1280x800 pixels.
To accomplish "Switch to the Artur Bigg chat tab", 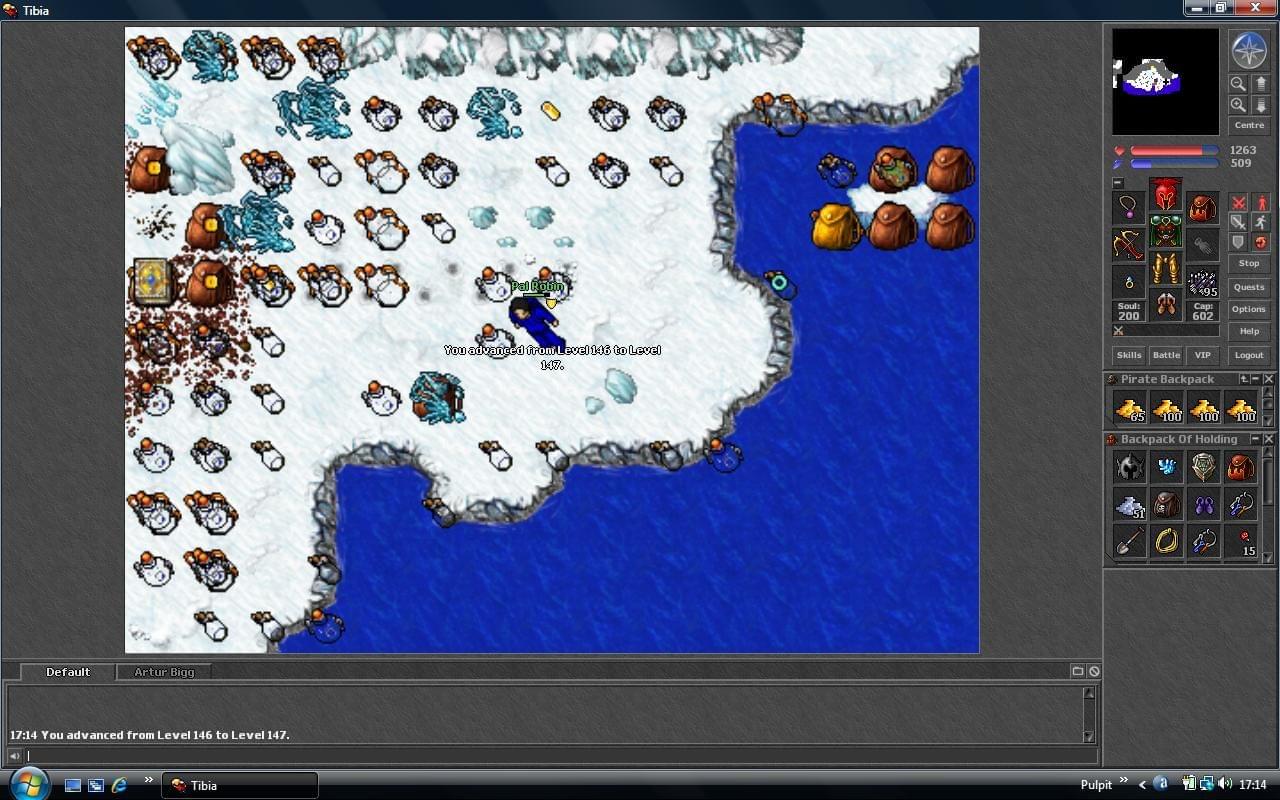I will pos(164,672).
